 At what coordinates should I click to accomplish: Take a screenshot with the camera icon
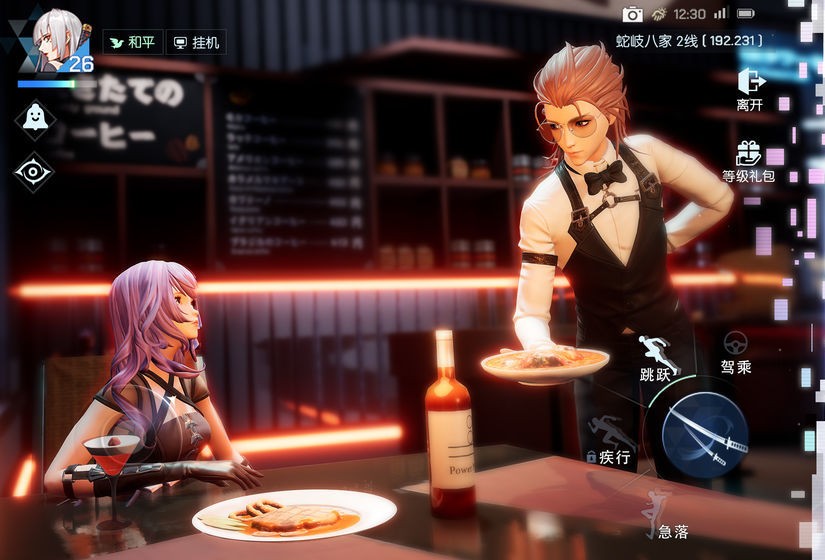(x=632, y=14)
